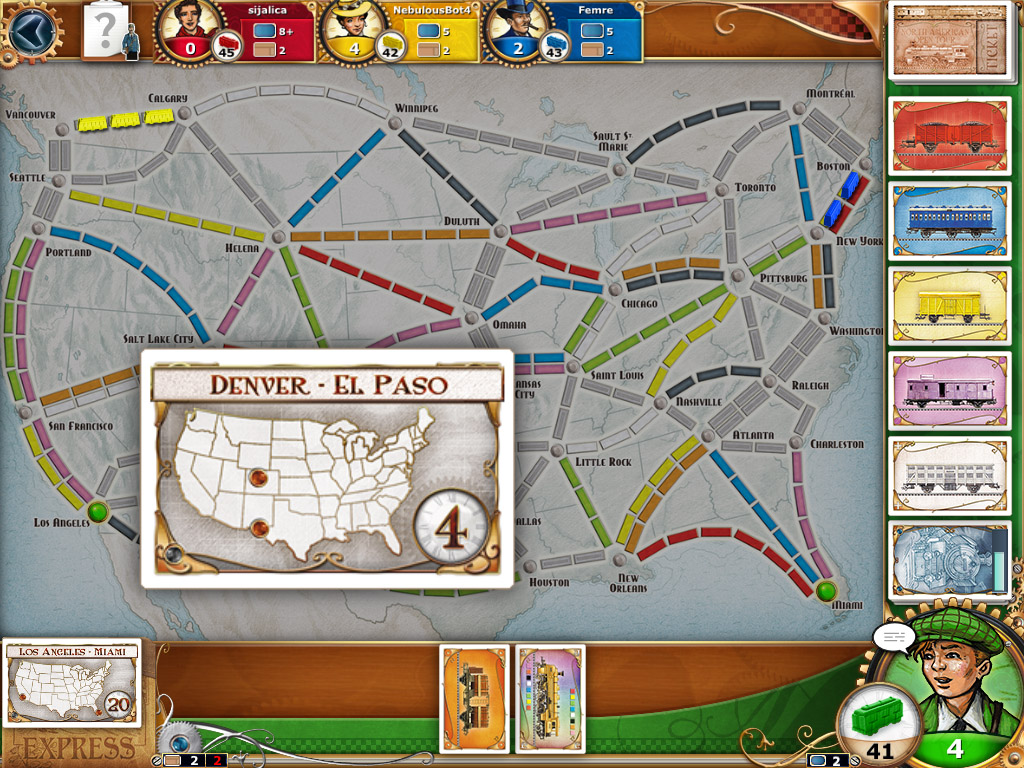Click the back arrow gear button
Screen dimensions: 1024x768
click(29, 30)
